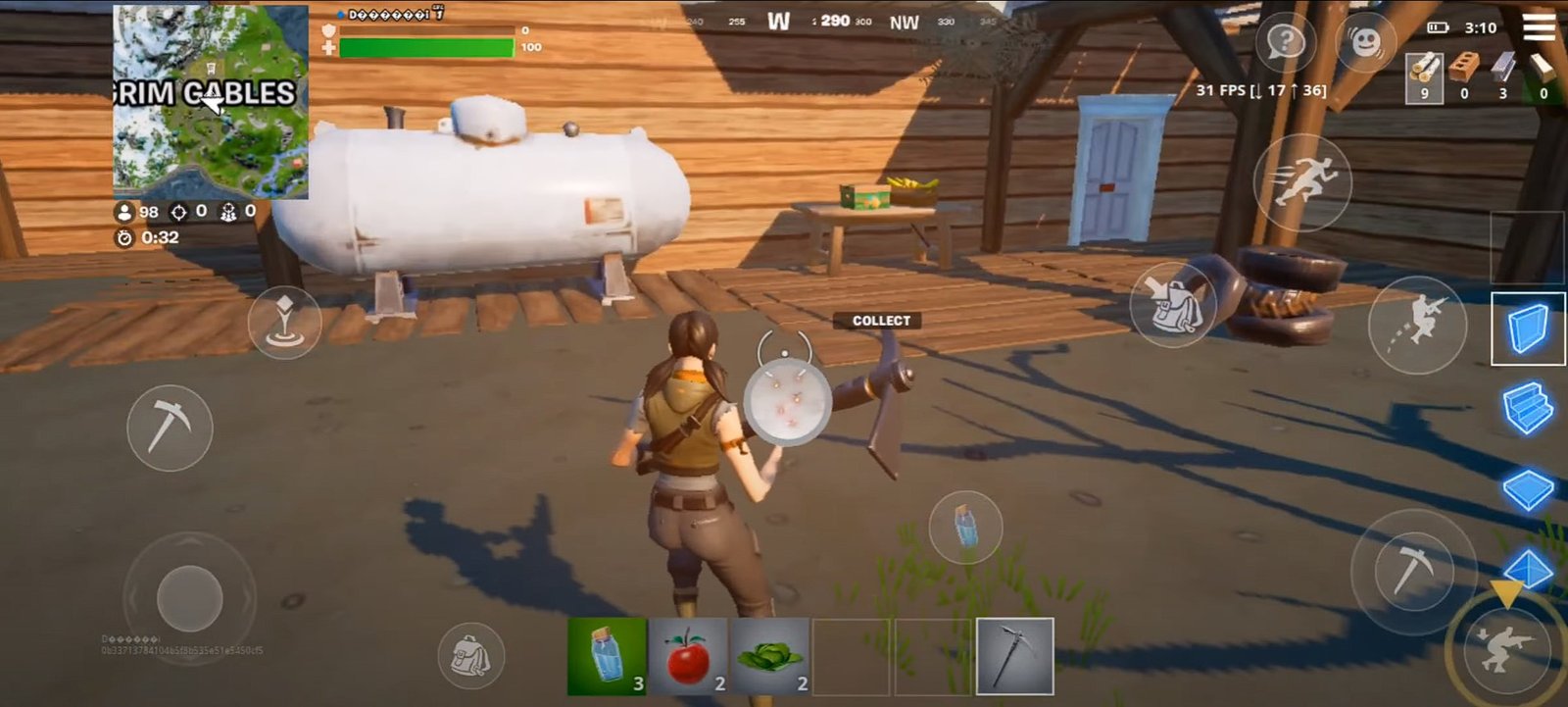This screenshot has width=1568, height=707.
Task: Use the shield potion quick-use button
Action: [x=964, y=527]
